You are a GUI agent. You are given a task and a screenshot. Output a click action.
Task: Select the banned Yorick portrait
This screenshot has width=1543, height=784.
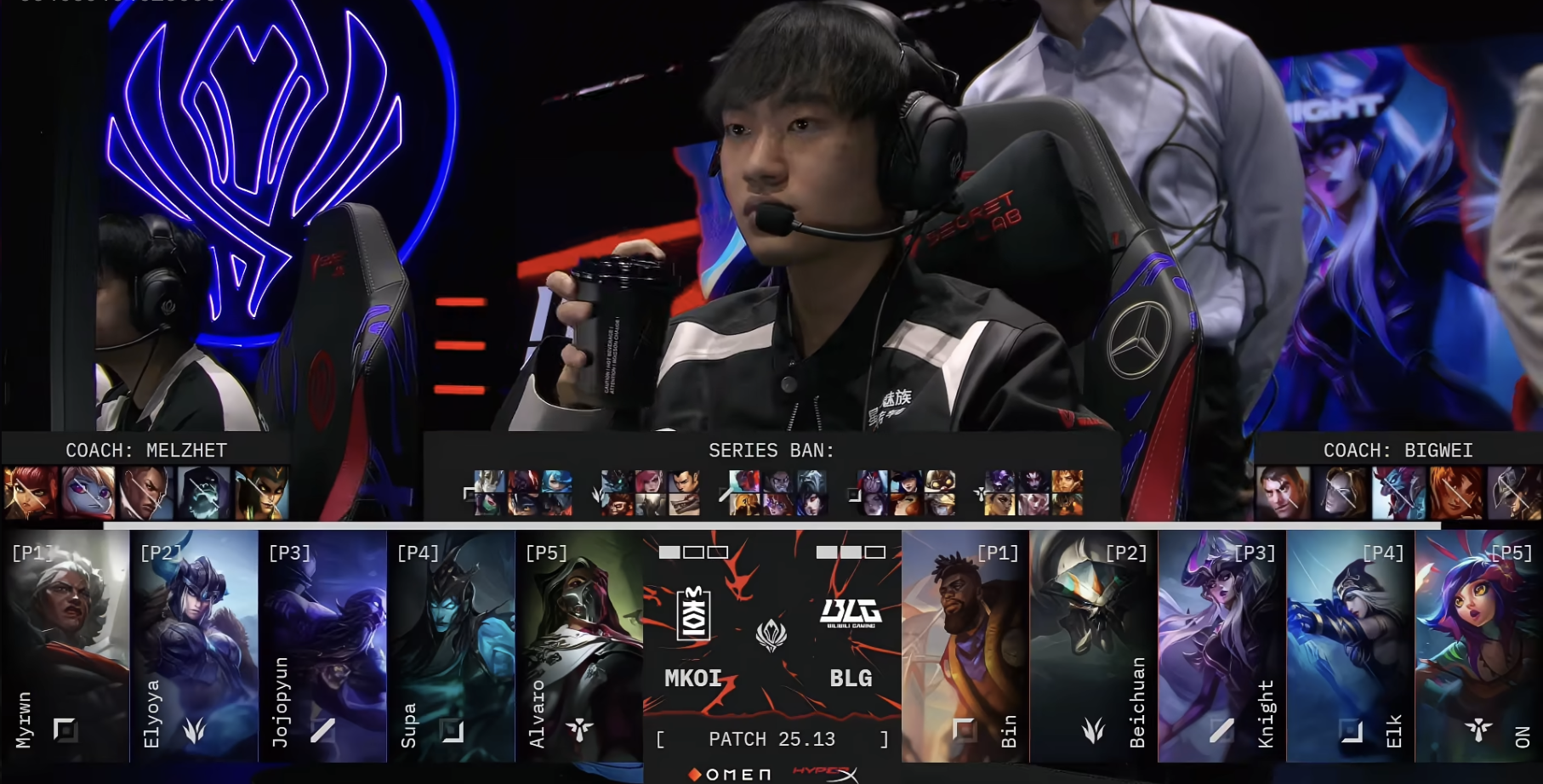tap(203, 492)
